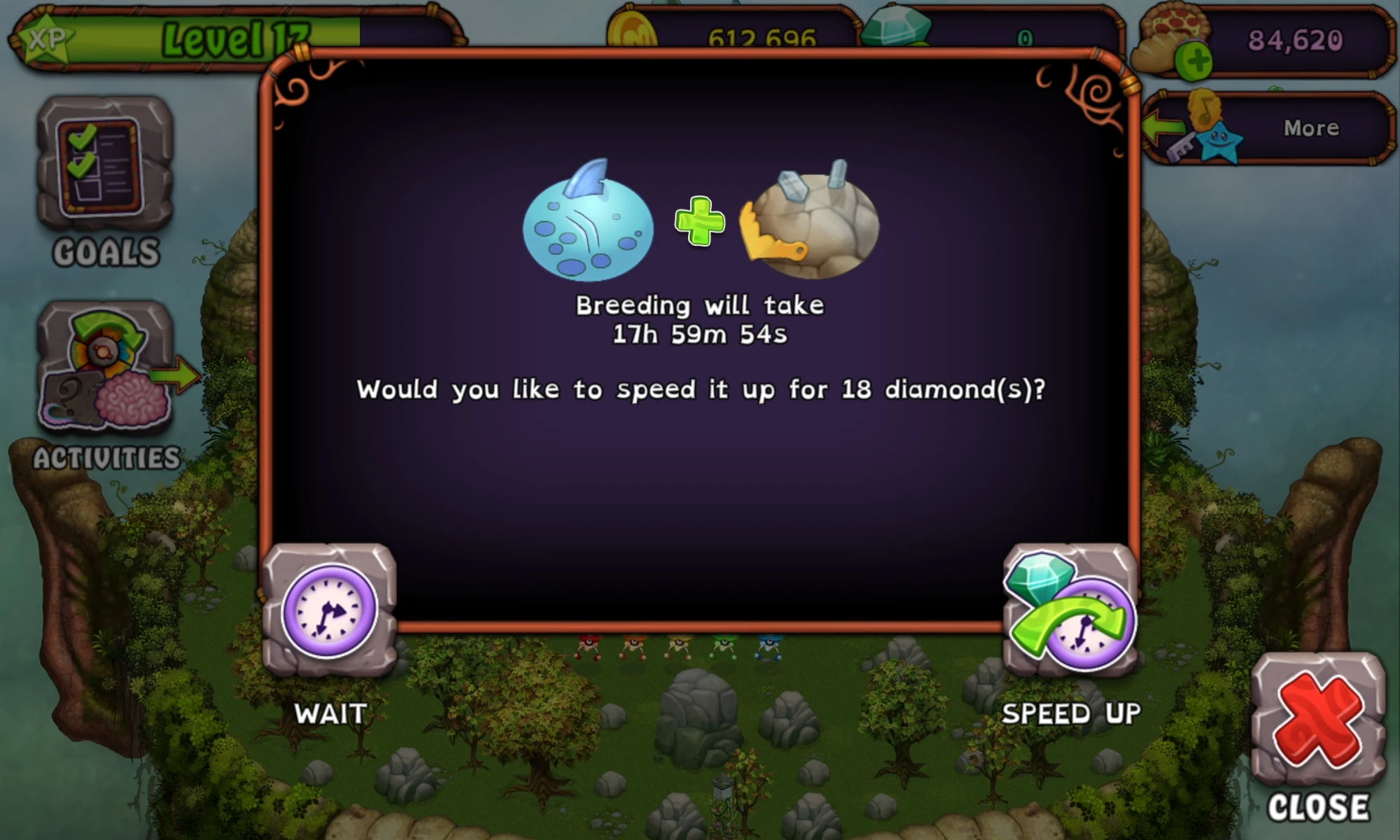The width and height of the screenshot is (1400, 840).
Task: Click the clock icon on the WAIT button
Action: 328,610
